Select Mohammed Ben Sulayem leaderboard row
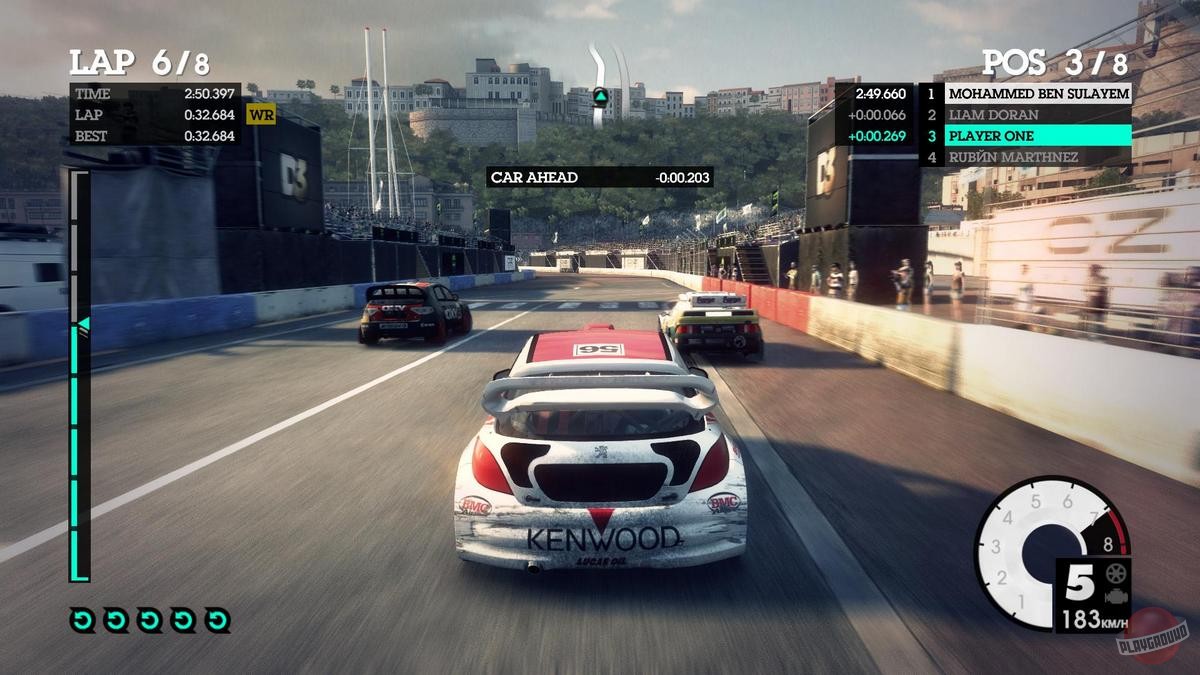This screenshot has width=1200, height=675. 1026,94
